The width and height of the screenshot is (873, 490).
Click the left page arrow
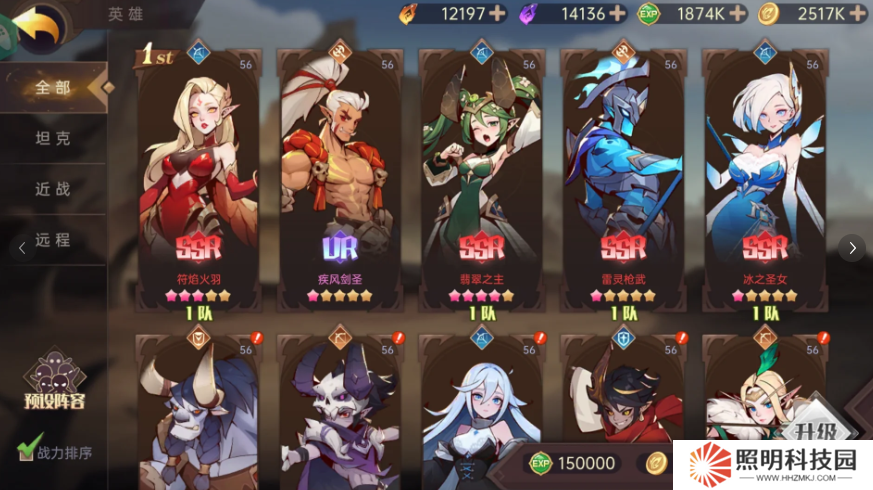[23, 248]
